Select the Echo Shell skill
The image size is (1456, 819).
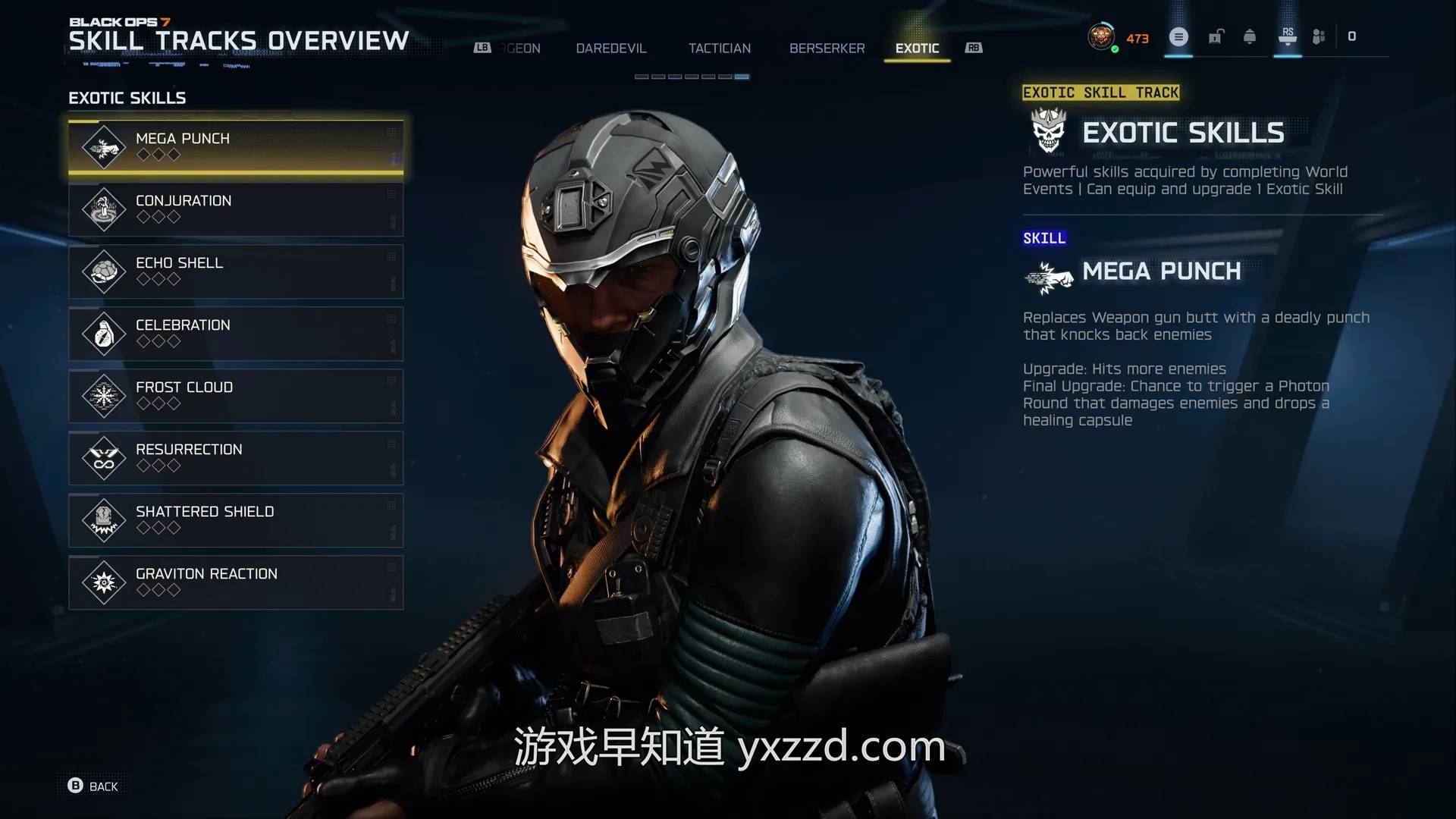[x=235, y=271]
